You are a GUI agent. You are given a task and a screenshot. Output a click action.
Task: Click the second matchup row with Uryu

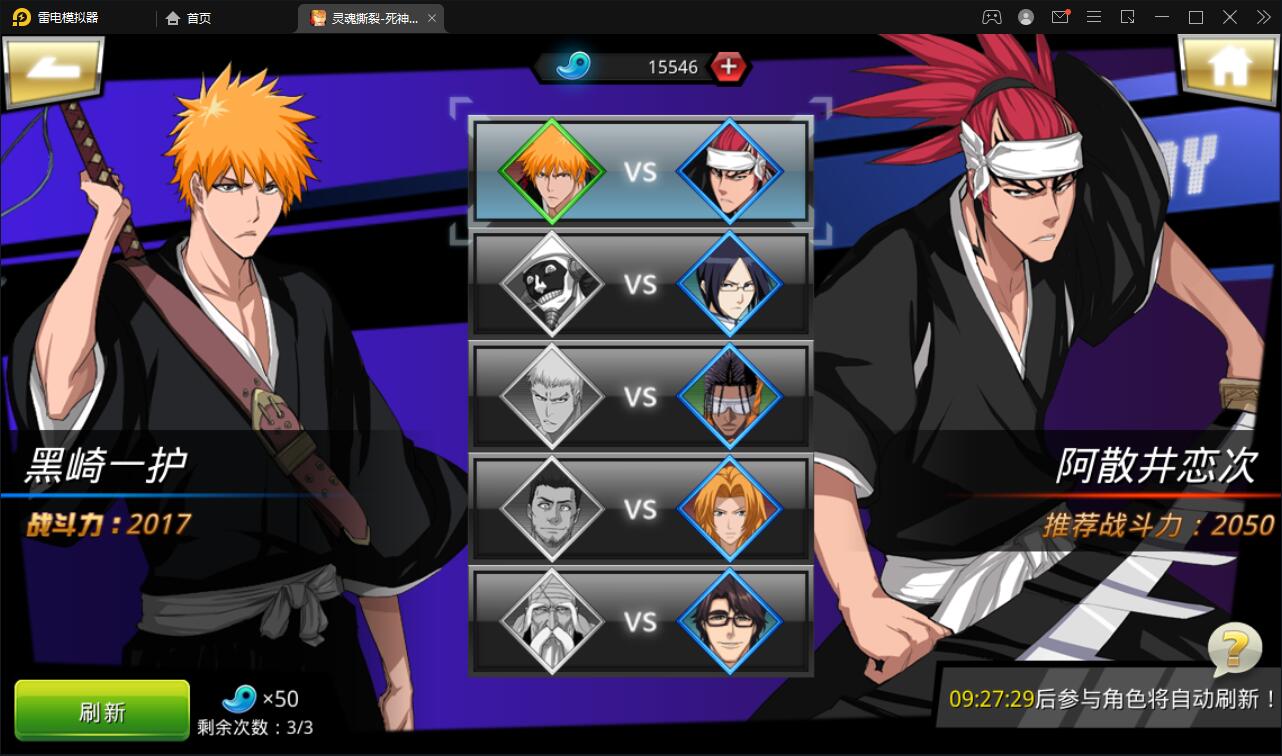640,283
